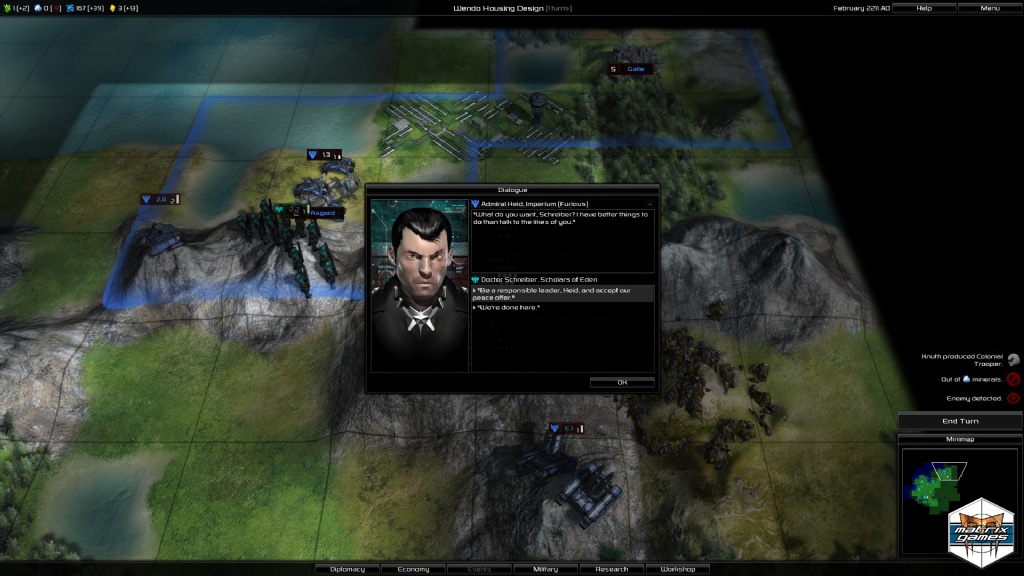Screen dimensions: 1024x576
Task: Confirm the dialogue with the OK button
Action: [x=622, y=382]
